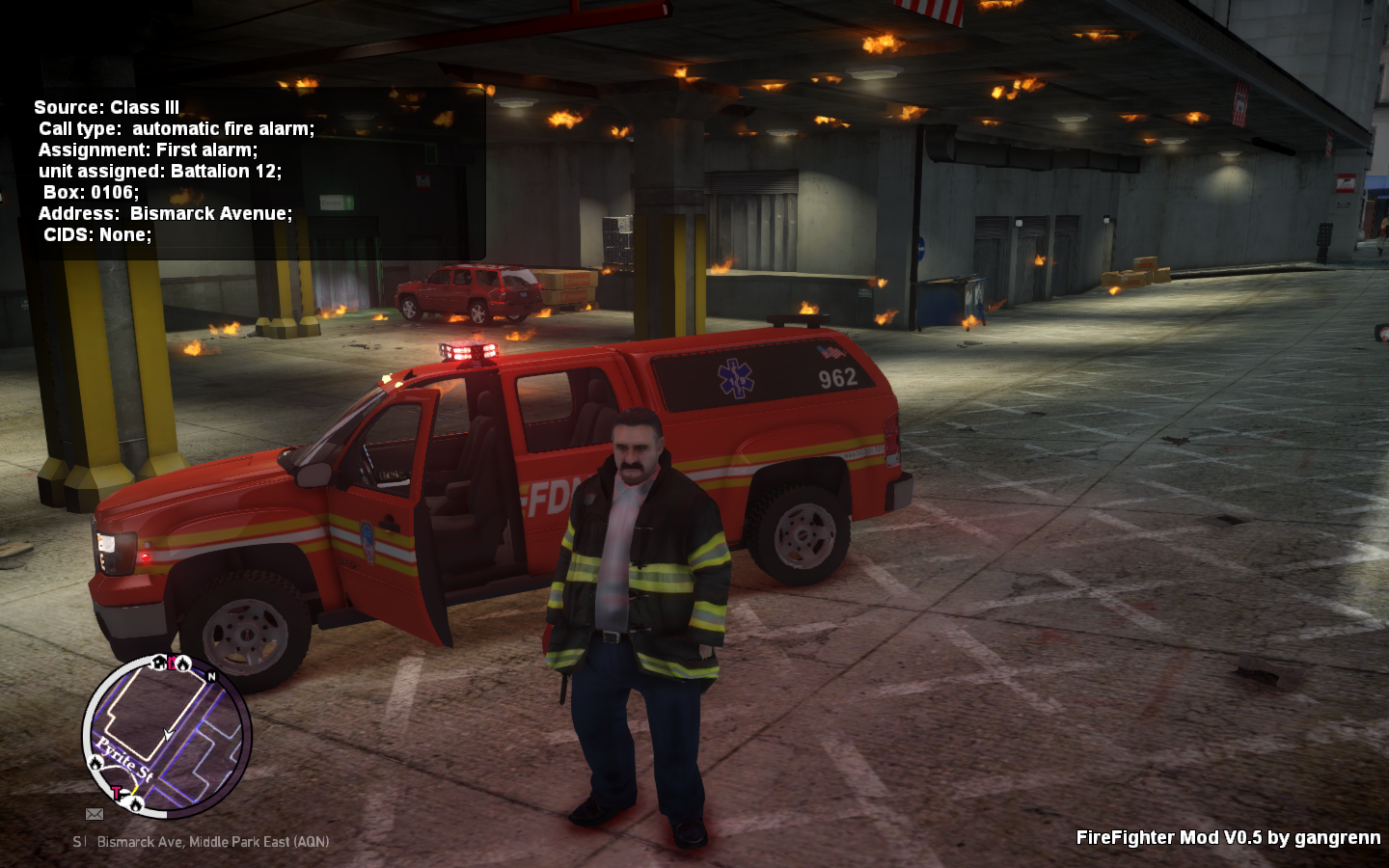Click the player arrow on the minimap
The width and height of the screenshot is (1389, 868).
168,735
